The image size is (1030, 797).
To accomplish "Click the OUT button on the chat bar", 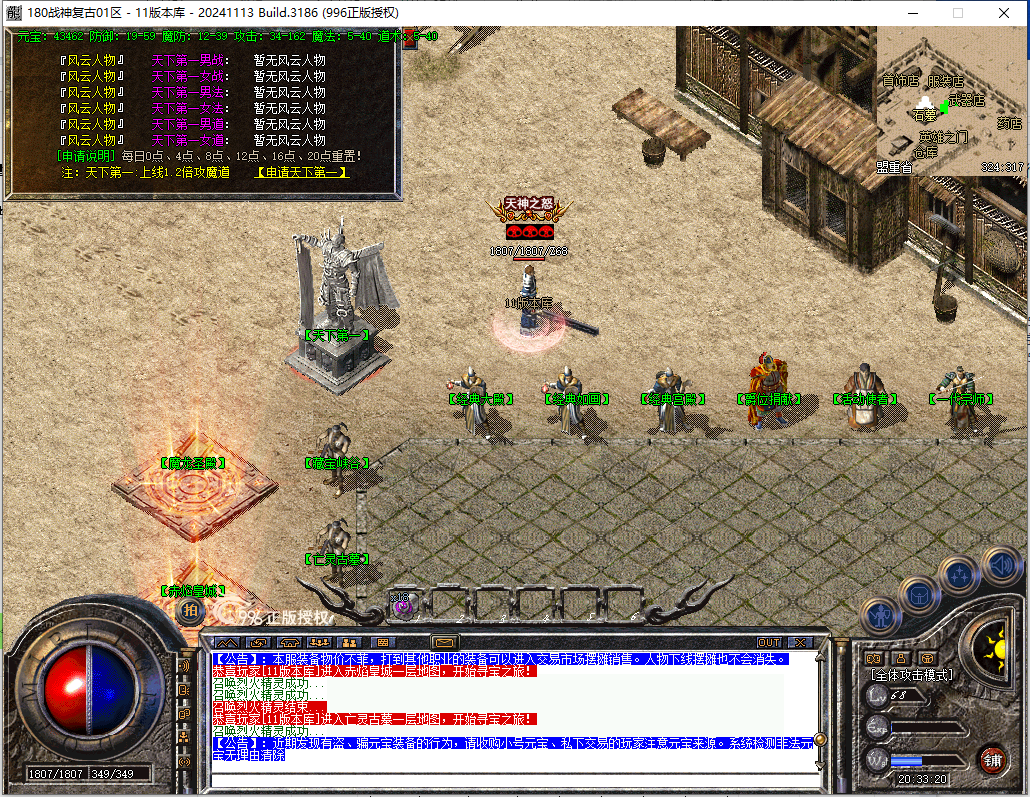I will point(769,642).
